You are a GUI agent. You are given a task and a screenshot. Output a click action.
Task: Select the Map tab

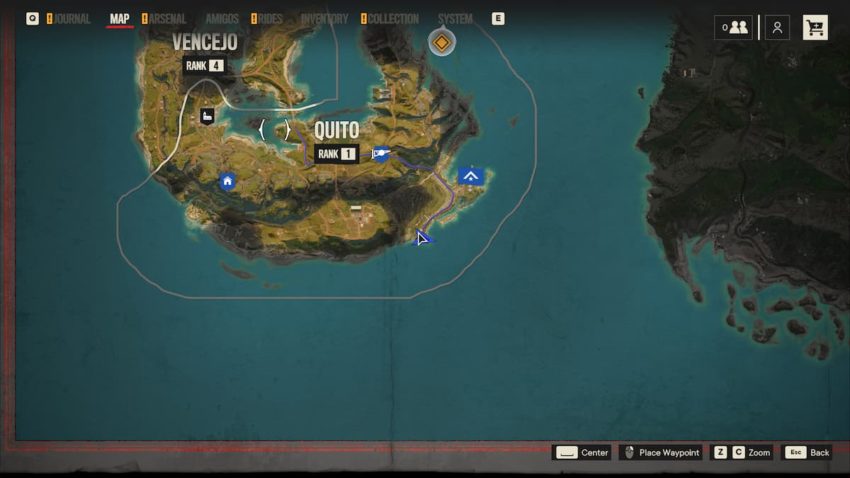[119, 19]
